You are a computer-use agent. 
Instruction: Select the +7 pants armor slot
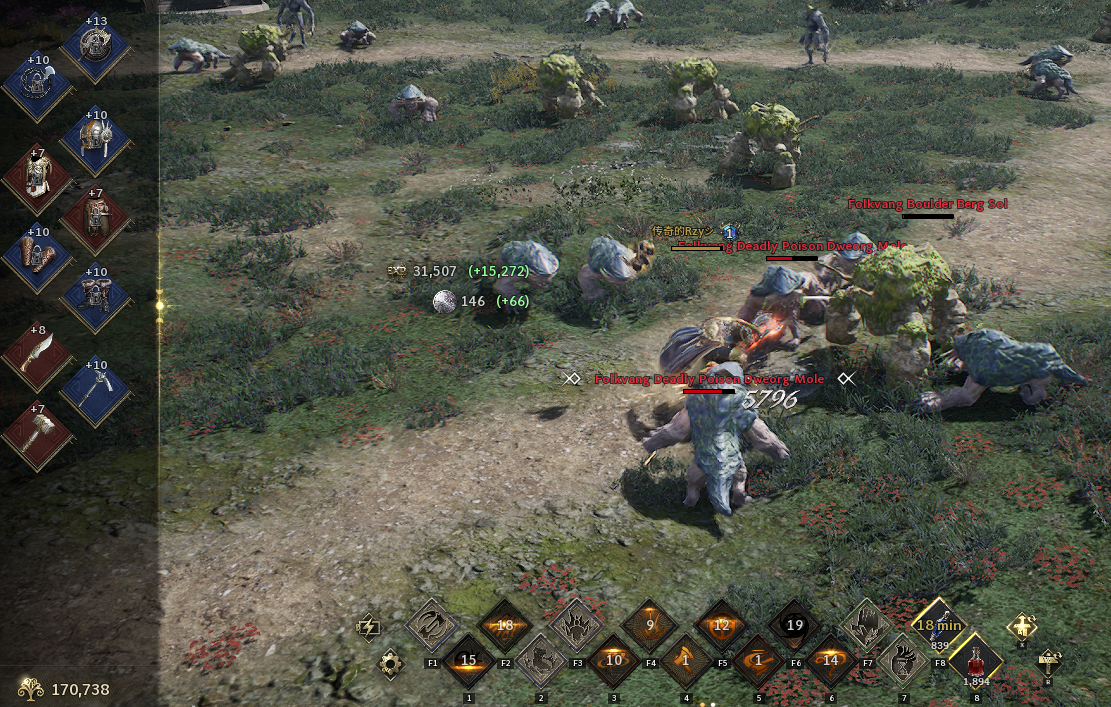point(95,218)
